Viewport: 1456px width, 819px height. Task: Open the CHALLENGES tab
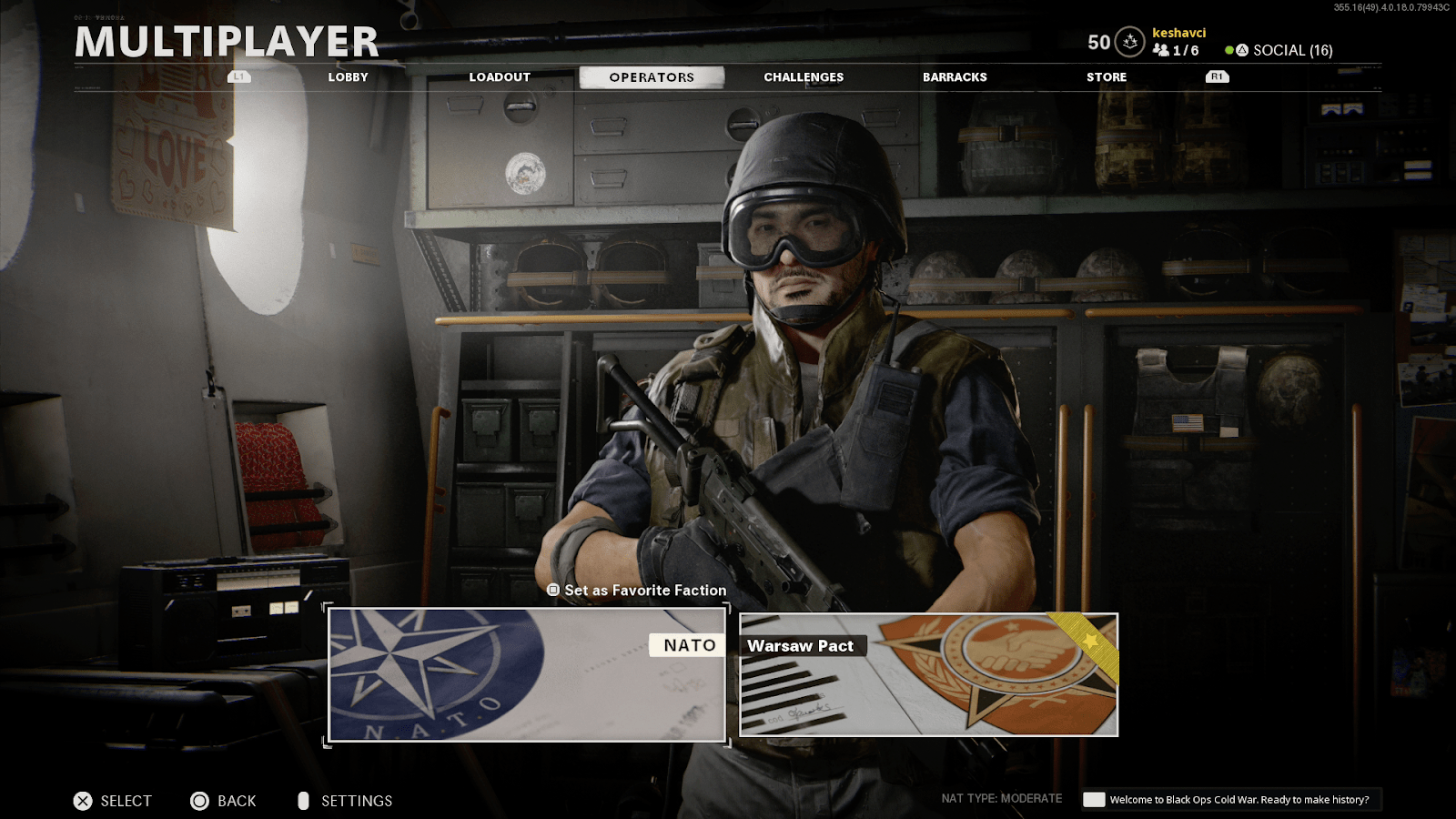point(804,76)
